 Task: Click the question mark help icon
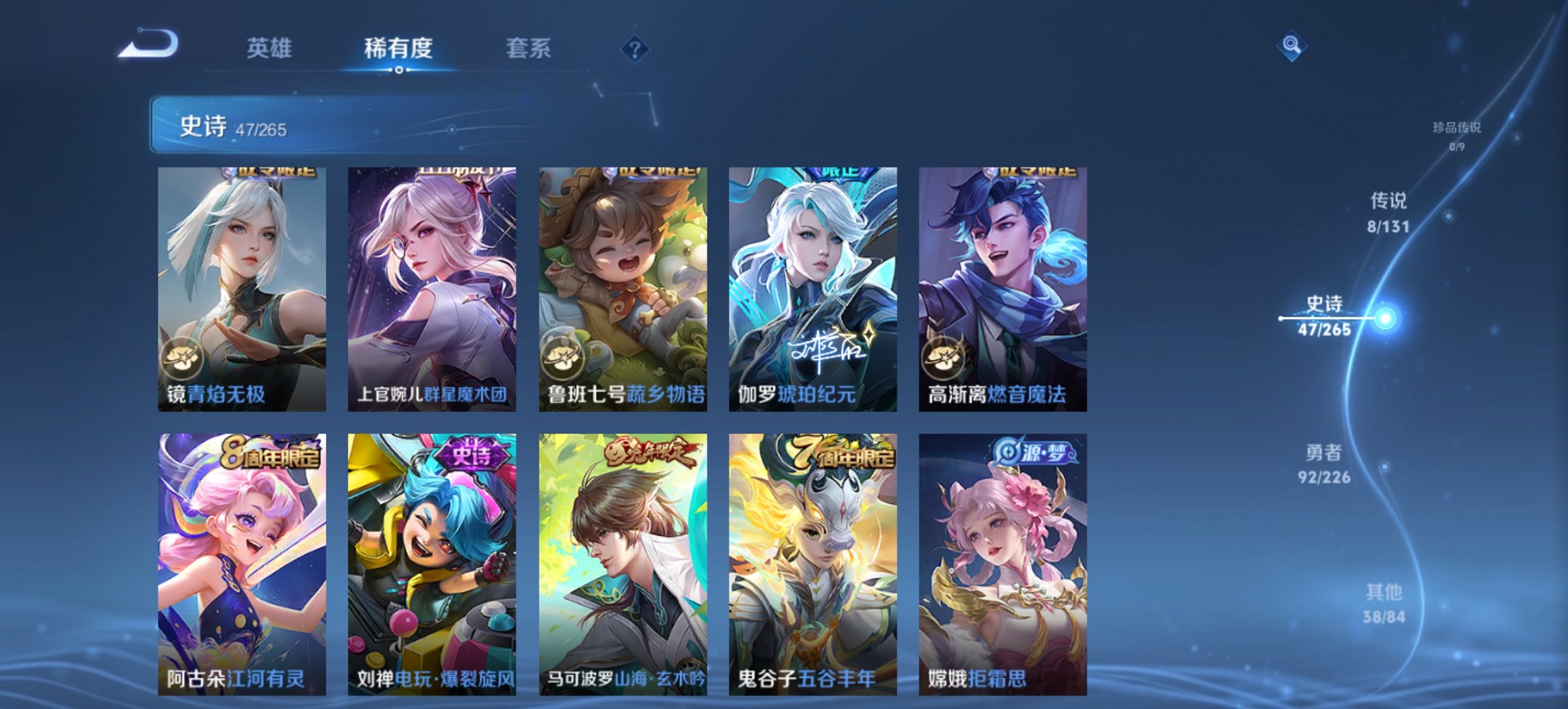pyautogui.click(x=635, y=47)
